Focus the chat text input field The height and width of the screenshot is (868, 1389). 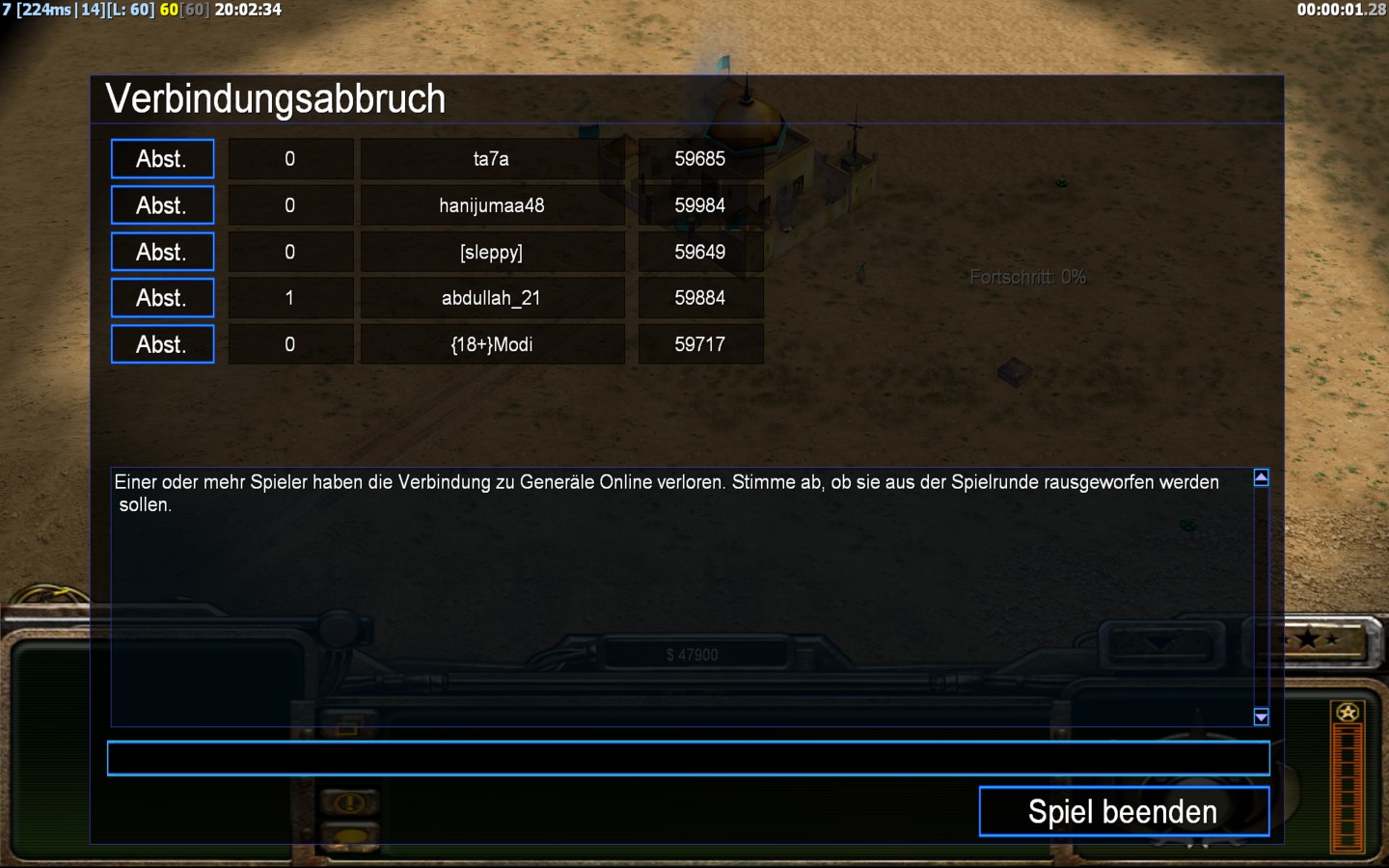coord(688,758)
